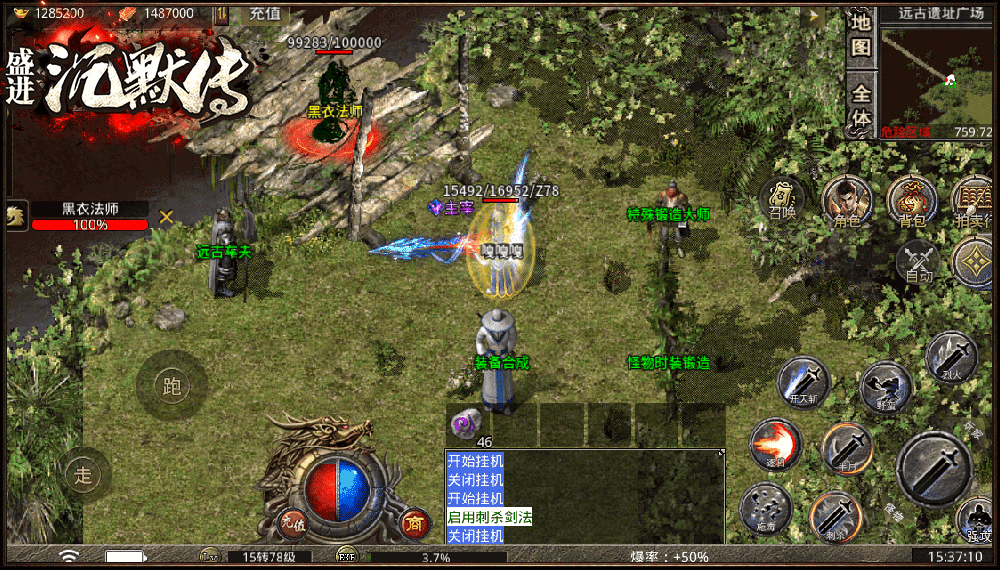Screen dimensions: 1000x570
Task: Select the 跑 run movement button
Action: (x=172, y=386)
